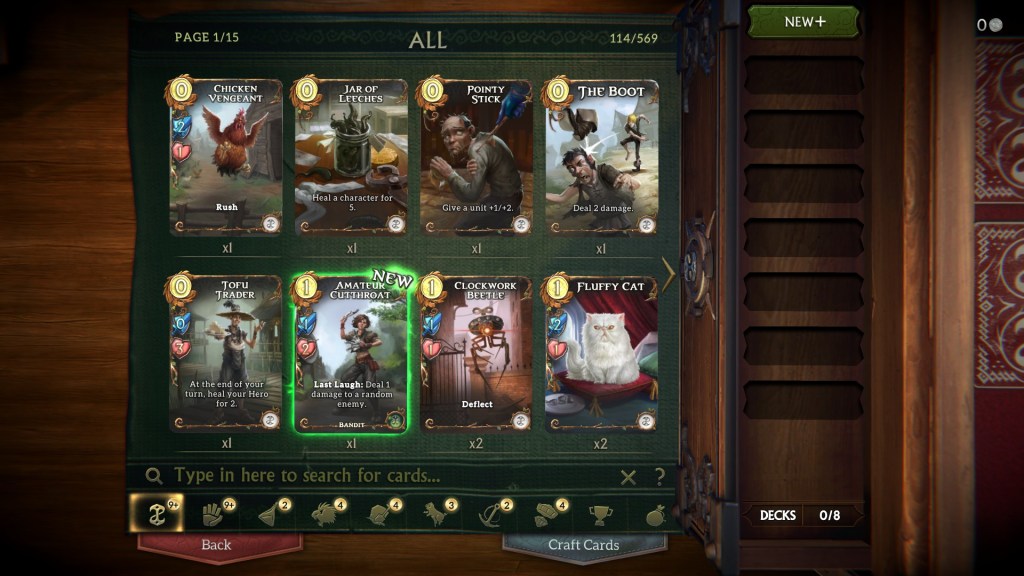This screenshot has height=576, width=1024.
Task: Switch to the hand icon card filter
Action: click(212, 514)
